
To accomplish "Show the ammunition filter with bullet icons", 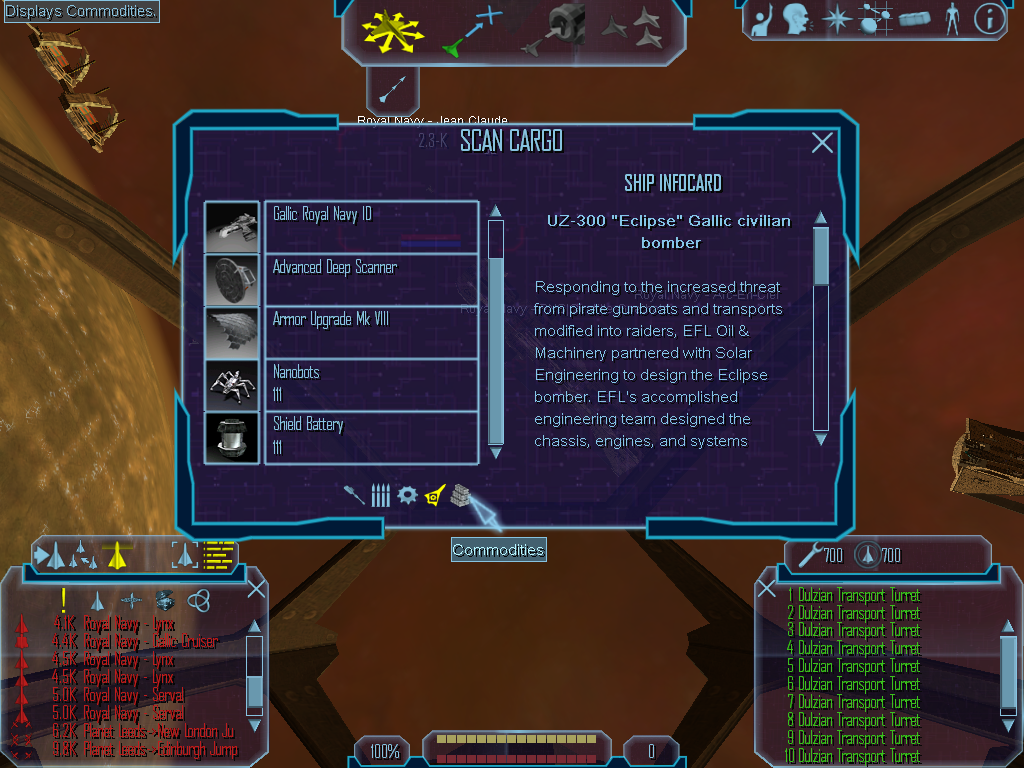I will [x=380, y=495].
